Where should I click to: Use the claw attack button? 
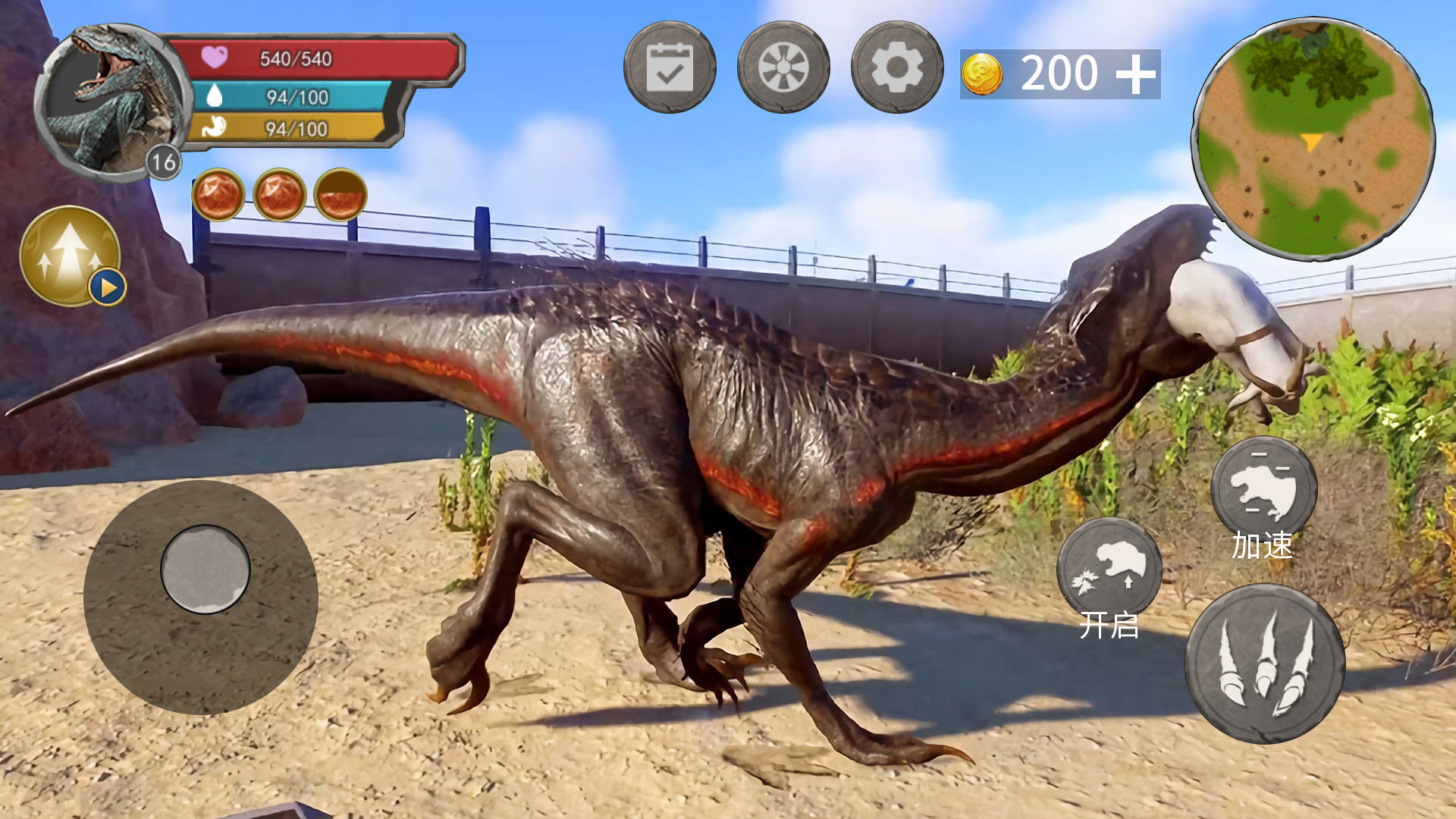pyautogui.click(x=1265, y=664)
